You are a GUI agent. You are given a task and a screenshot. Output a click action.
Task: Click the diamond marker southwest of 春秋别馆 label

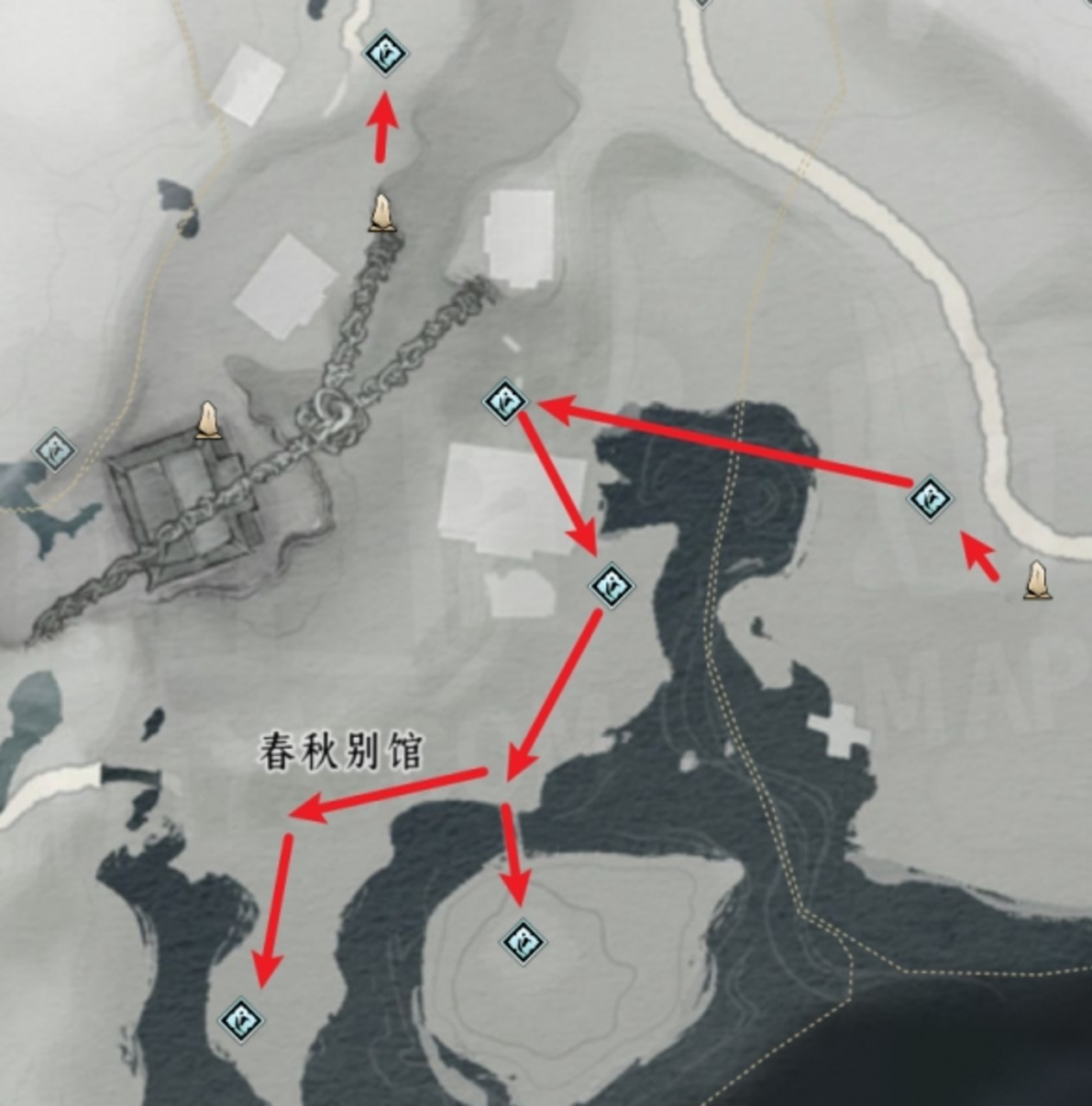click(x=241, y=1020)
